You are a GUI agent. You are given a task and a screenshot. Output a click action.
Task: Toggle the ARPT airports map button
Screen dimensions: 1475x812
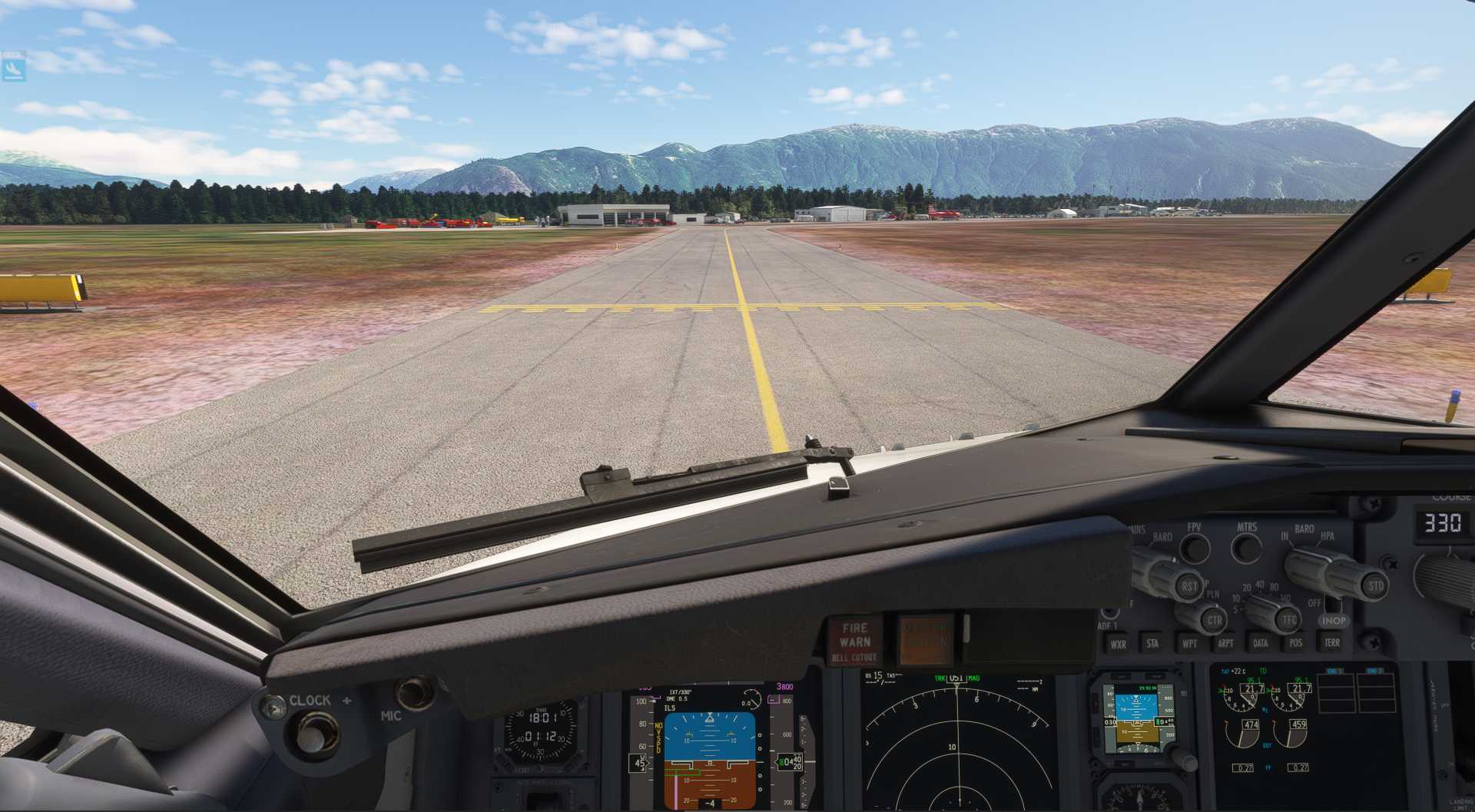[1225, 643]
